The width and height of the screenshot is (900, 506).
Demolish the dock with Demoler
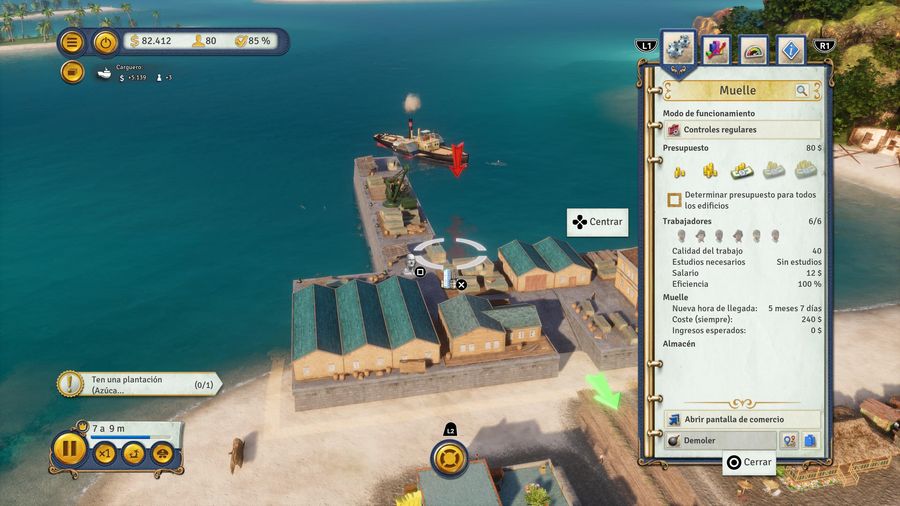[x=720, y=440]
